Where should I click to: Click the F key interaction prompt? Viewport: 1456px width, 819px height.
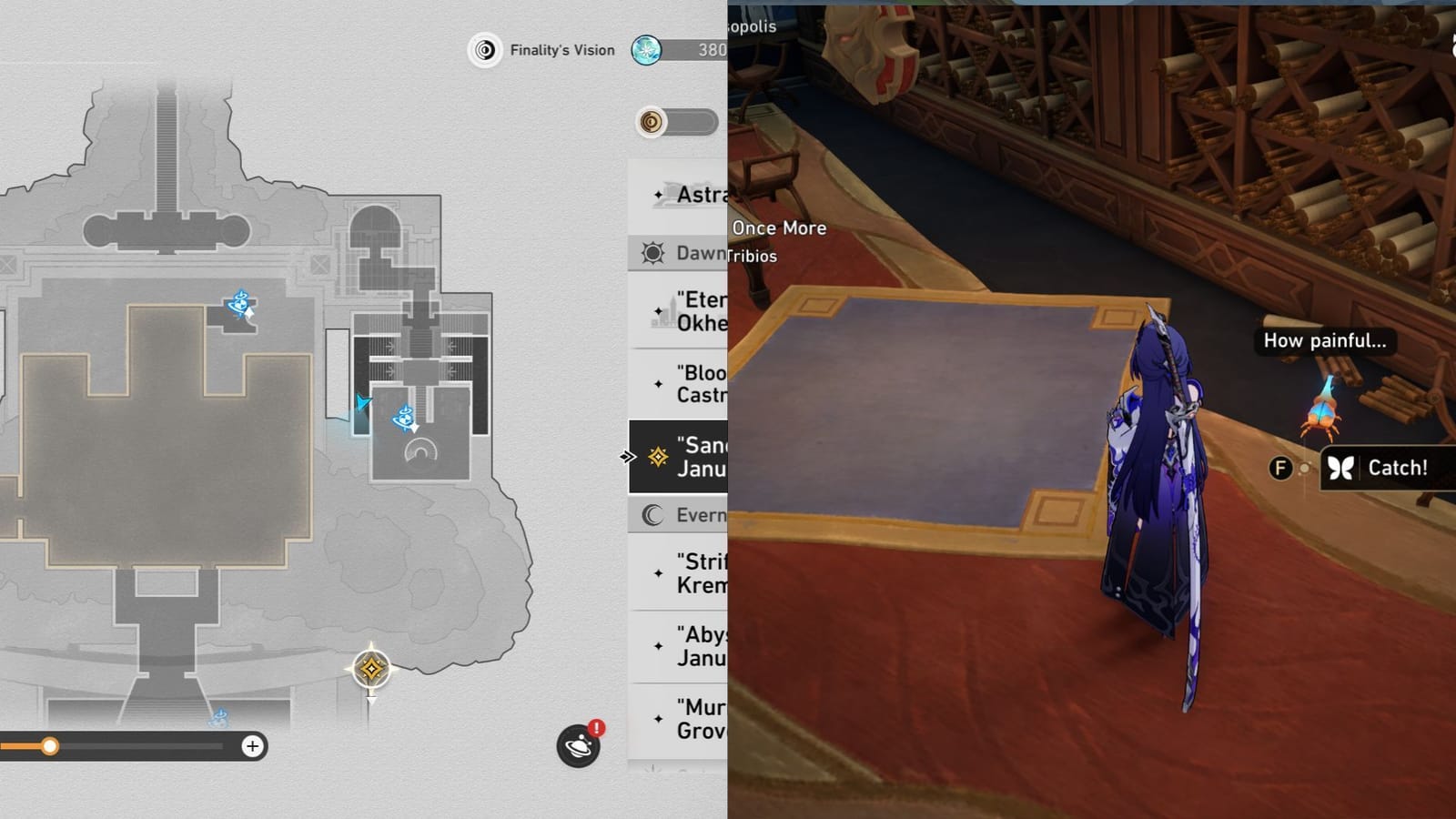click(x=1280, y=468)
